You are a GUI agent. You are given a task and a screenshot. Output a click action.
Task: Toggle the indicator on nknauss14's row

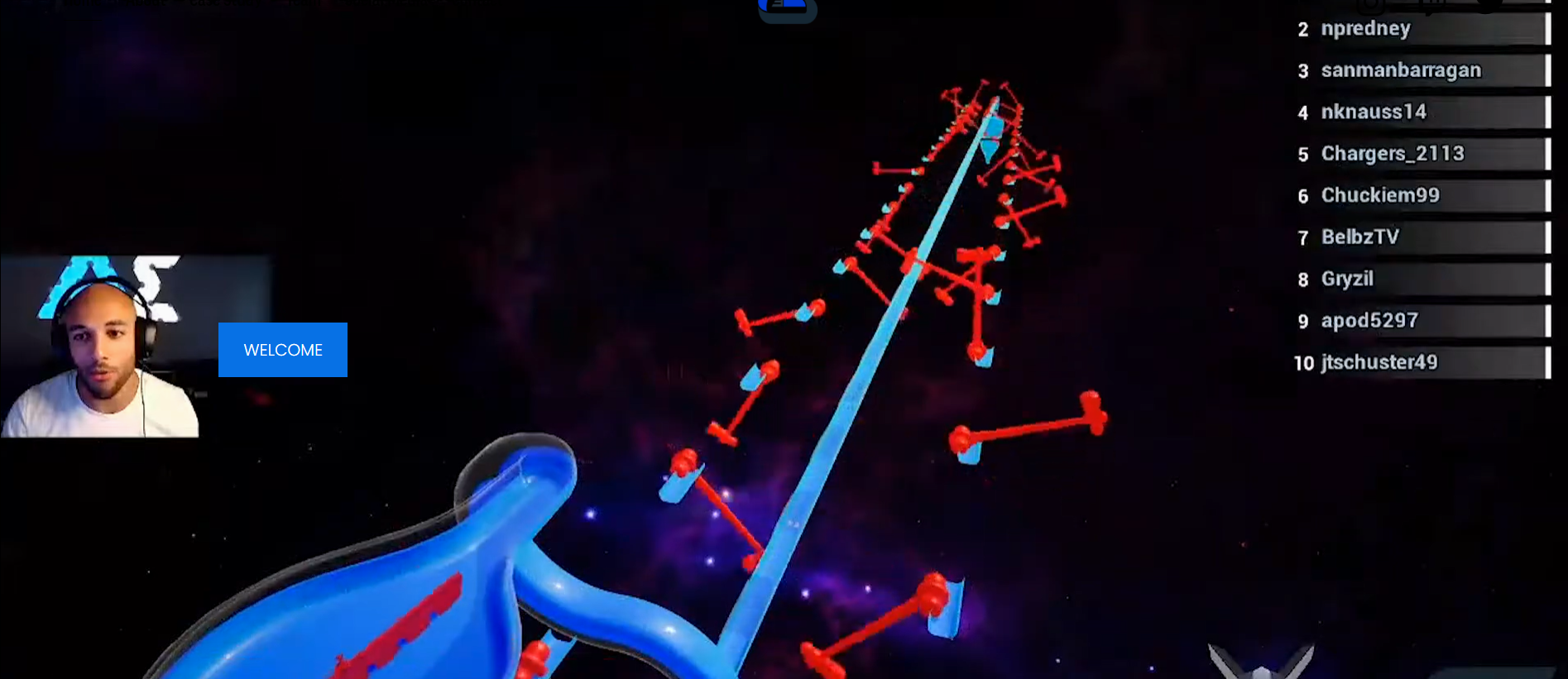tap(1549, 112)
